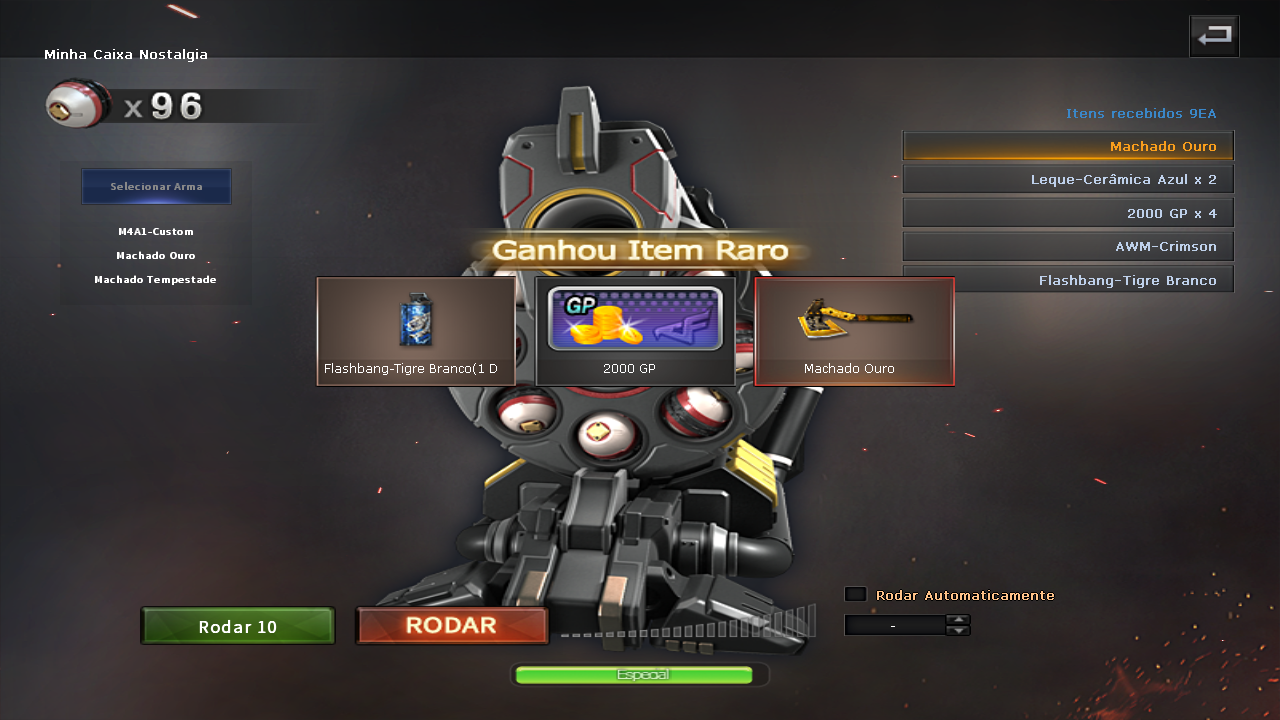The width and height of the screenshot is (1280, 720).
Task: Go back using the return arrow button
Action: pos(1214,36)
